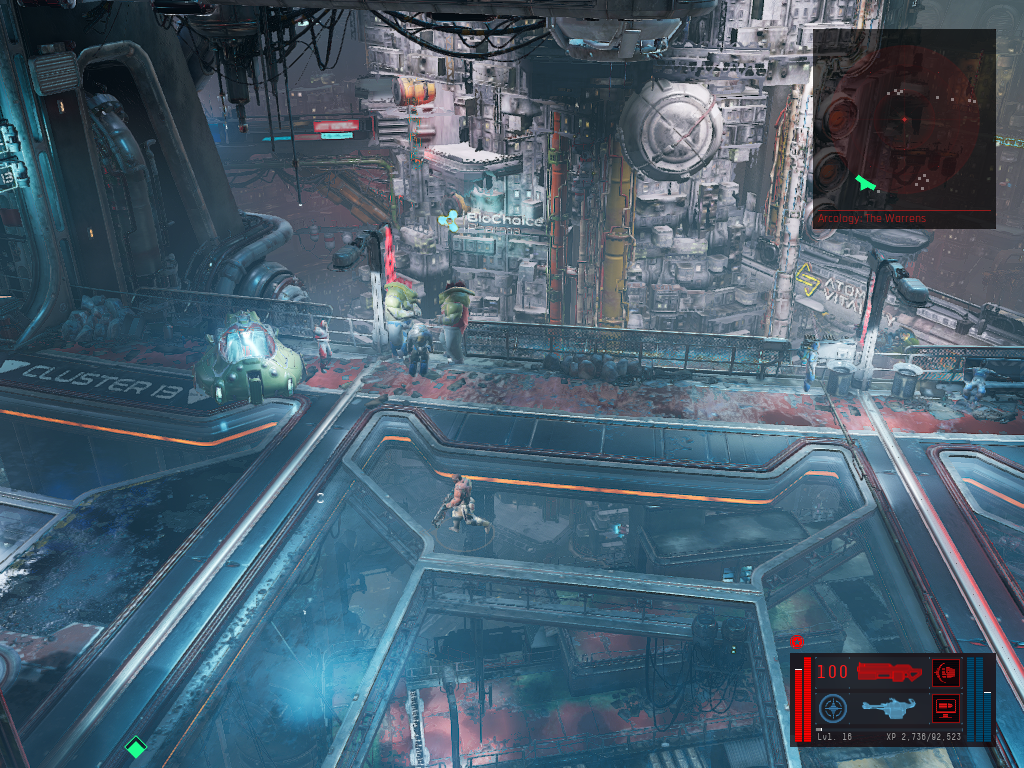Image resolution: width=1024 pixels, height=768 pixels.
Task: Click the green diamond waypoint marker
Action: coord(135,746)
